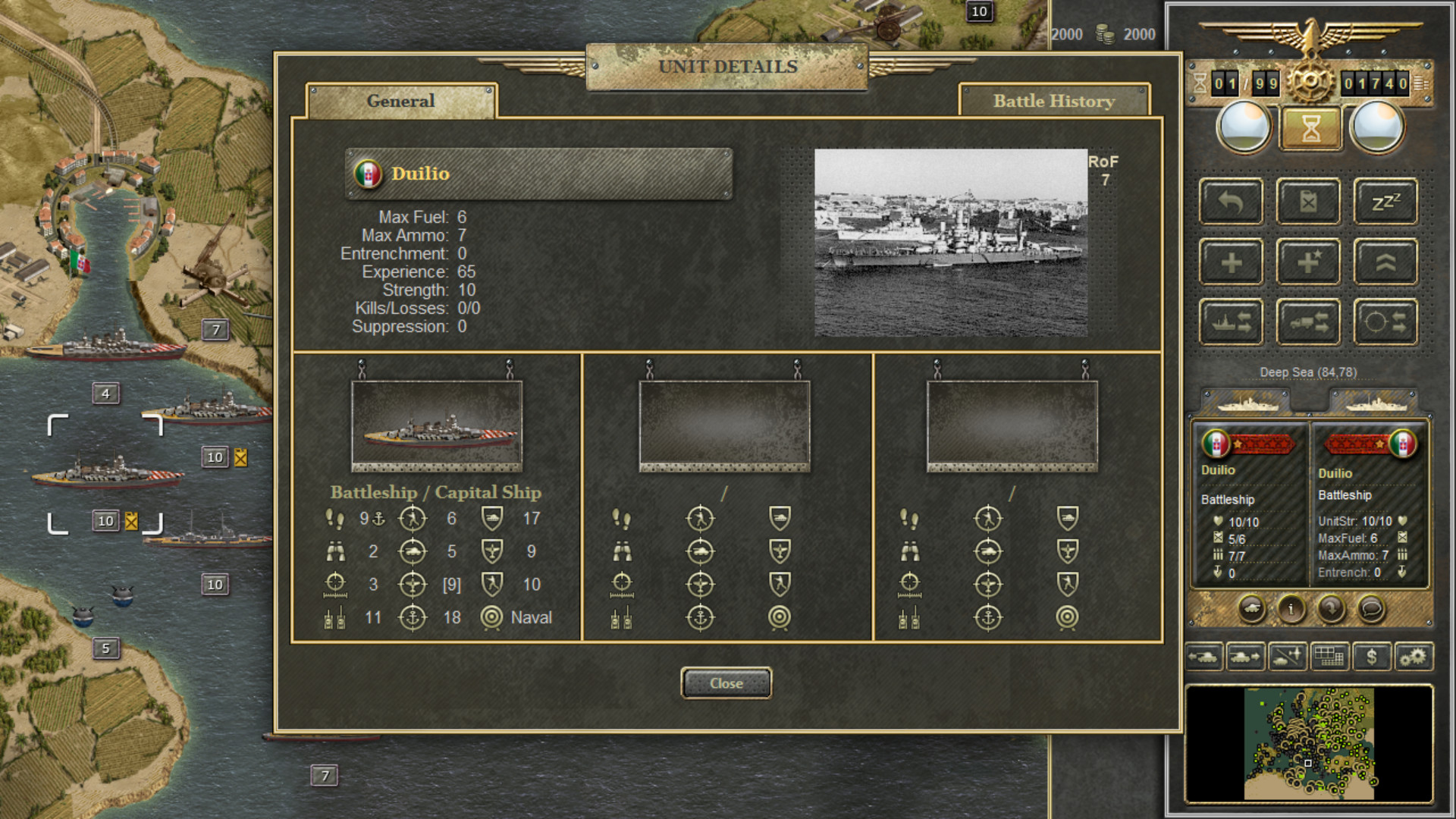Click the unit info 'i' button
The height and width of the screenshot is (819, 1456).
click(x=1292, y=610)
